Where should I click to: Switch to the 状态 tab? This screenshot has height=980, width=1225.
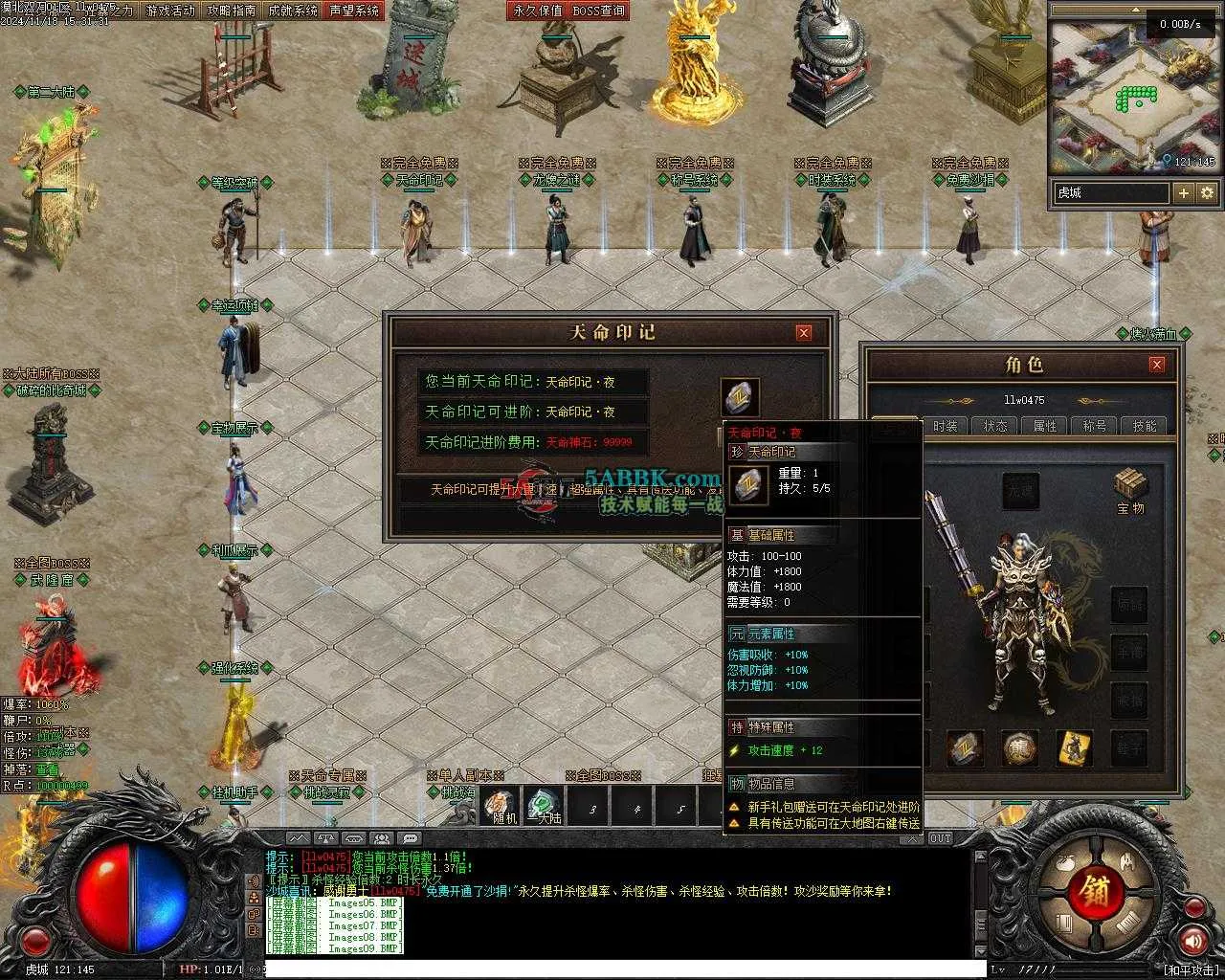pyautogui.click(x=995, y=426)
